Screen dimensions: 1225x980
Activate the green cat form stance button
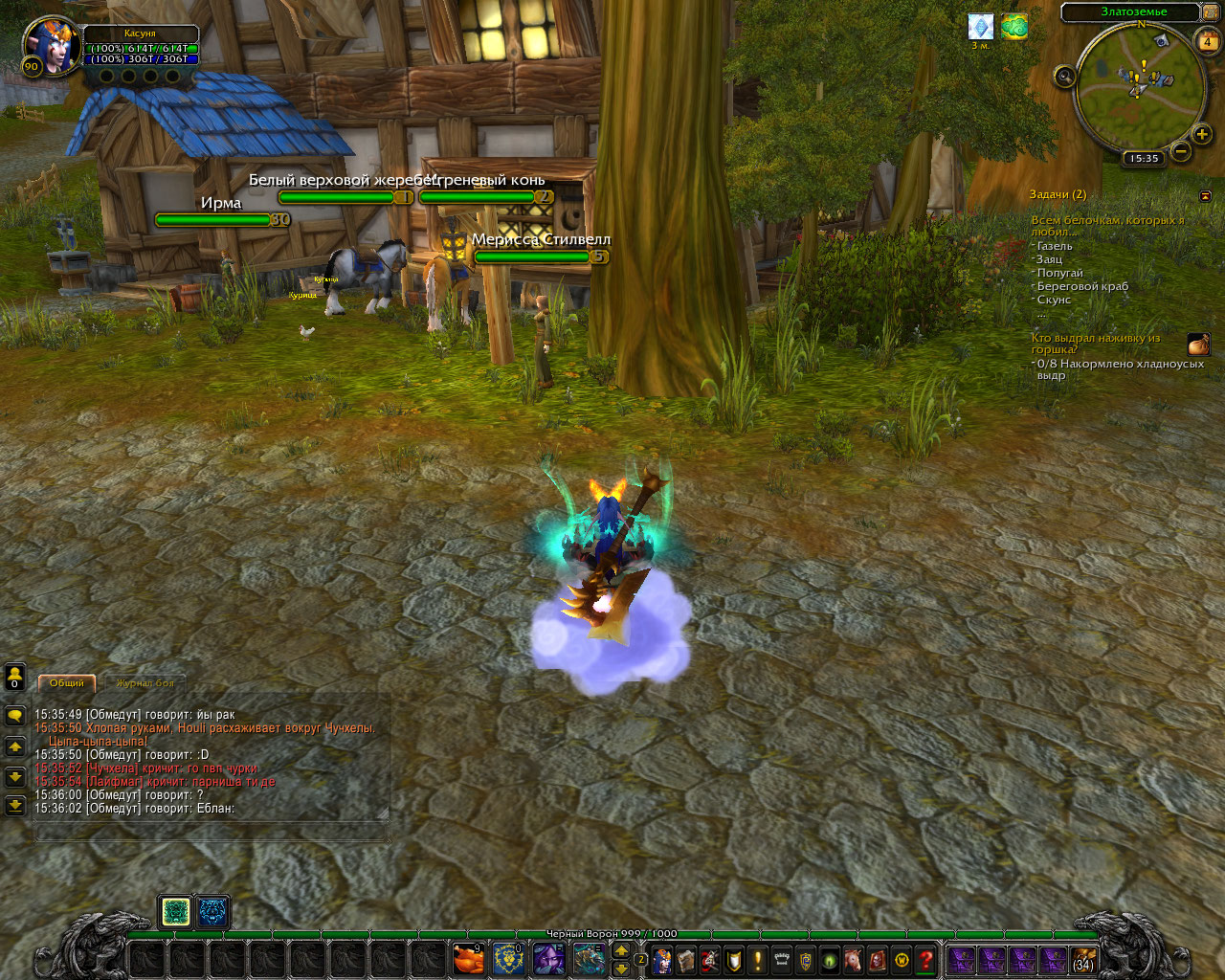point(176,912)
